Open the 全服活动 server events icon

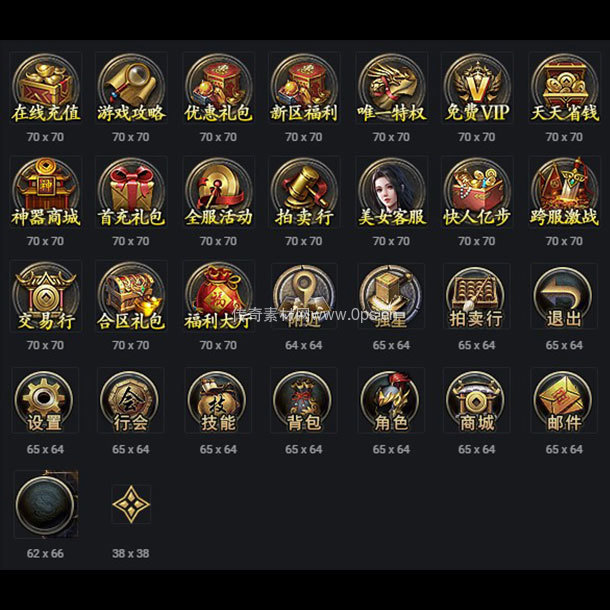point(218,192)
